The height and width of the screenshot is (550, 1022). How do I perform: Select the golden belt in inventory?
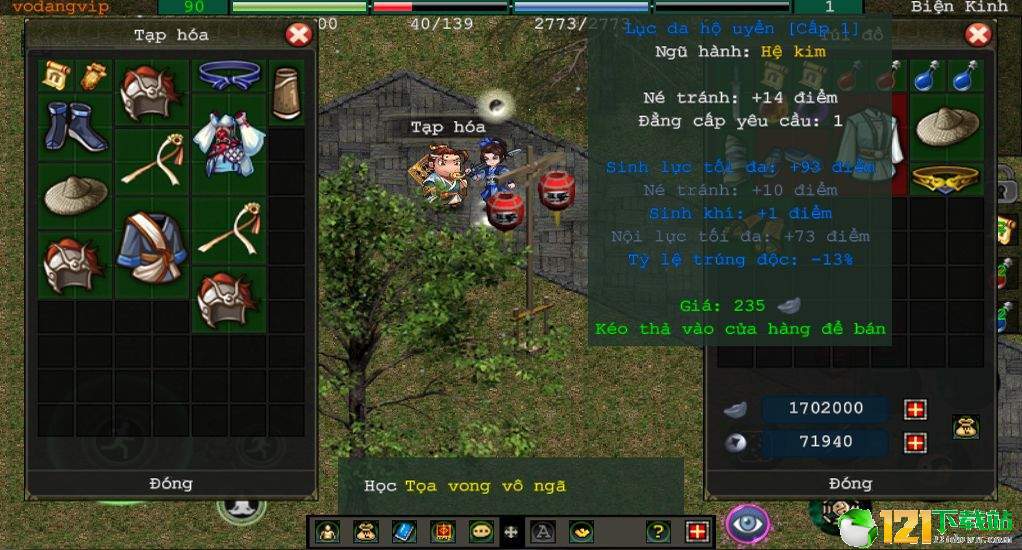(947, 179)
